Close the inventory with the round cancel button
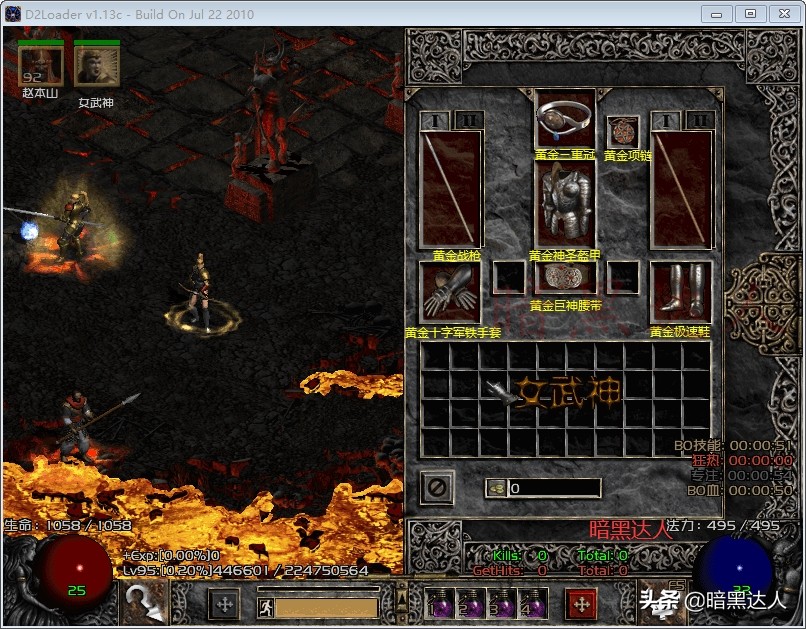The height and width of the screenshot is (629, 806). click(437, 487)
